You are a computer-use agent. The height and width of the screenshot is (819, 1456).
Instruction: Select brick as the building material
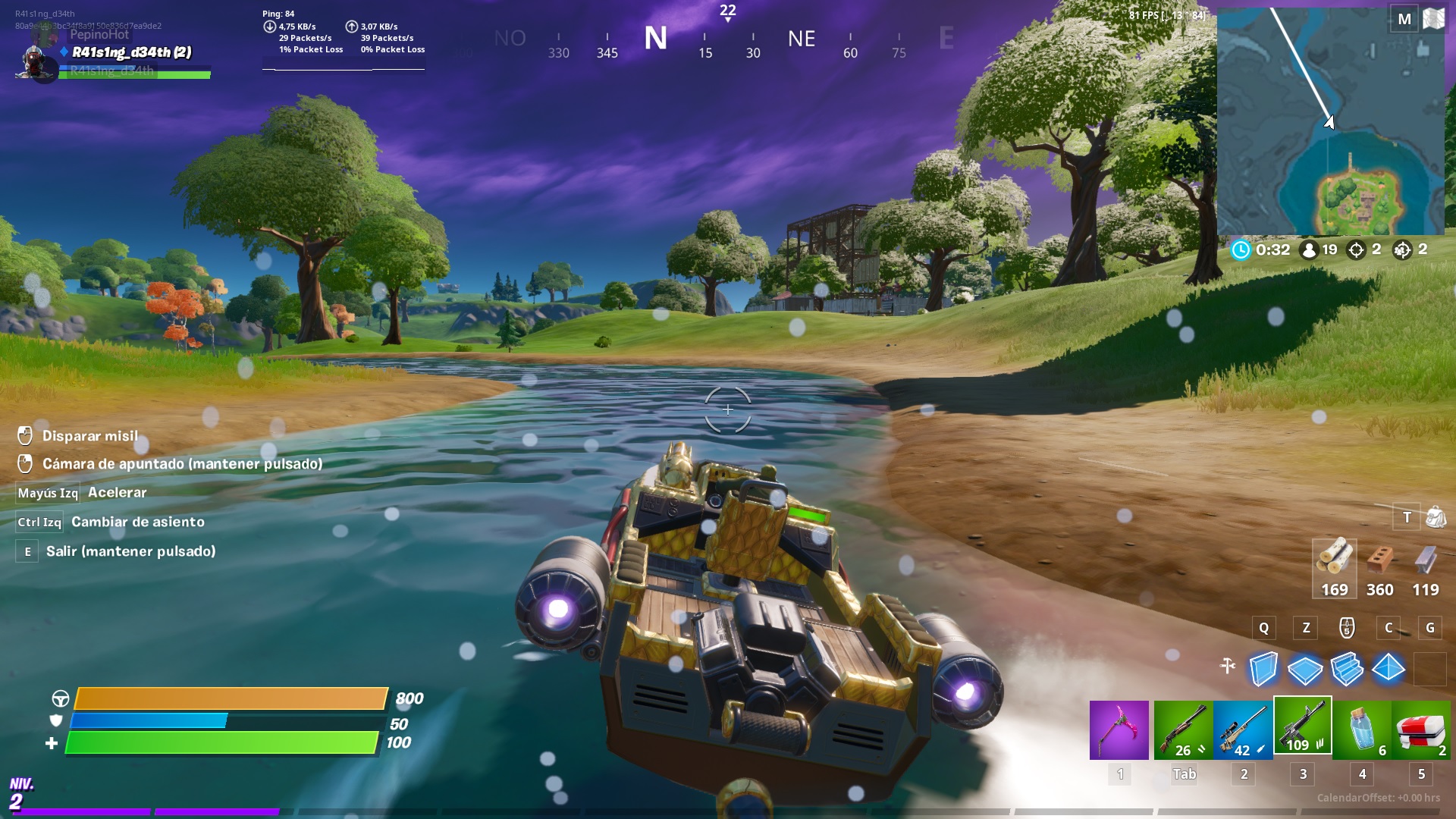point(1379,569)
